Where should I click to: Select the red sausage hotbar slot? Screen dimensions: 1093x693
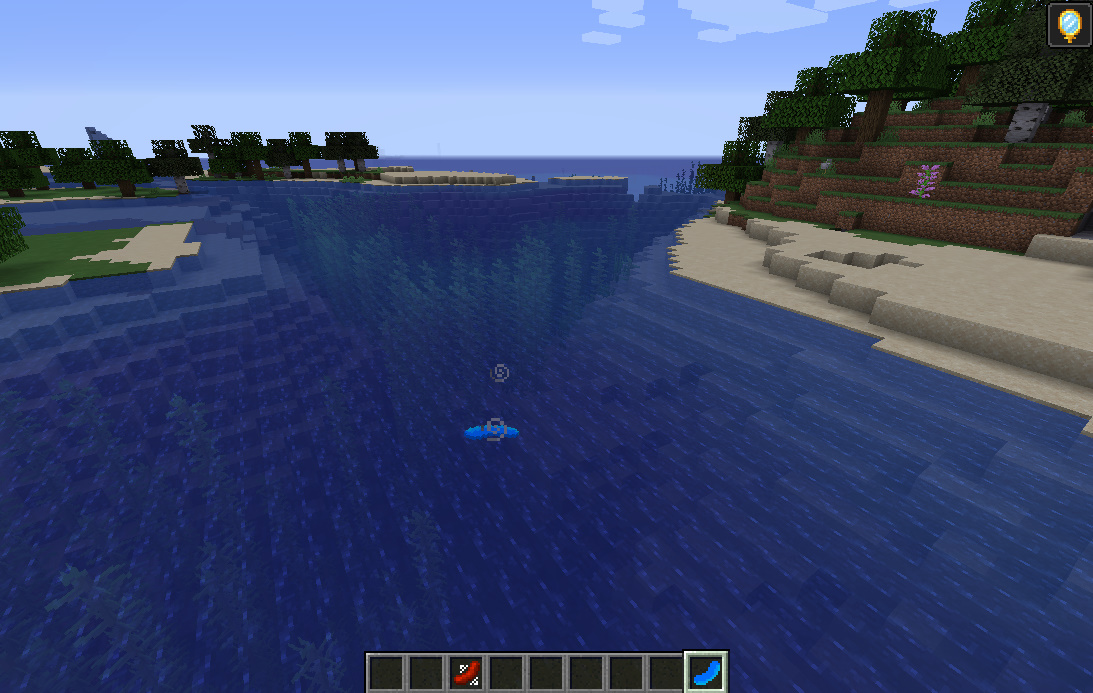click(x=466, y=672)
